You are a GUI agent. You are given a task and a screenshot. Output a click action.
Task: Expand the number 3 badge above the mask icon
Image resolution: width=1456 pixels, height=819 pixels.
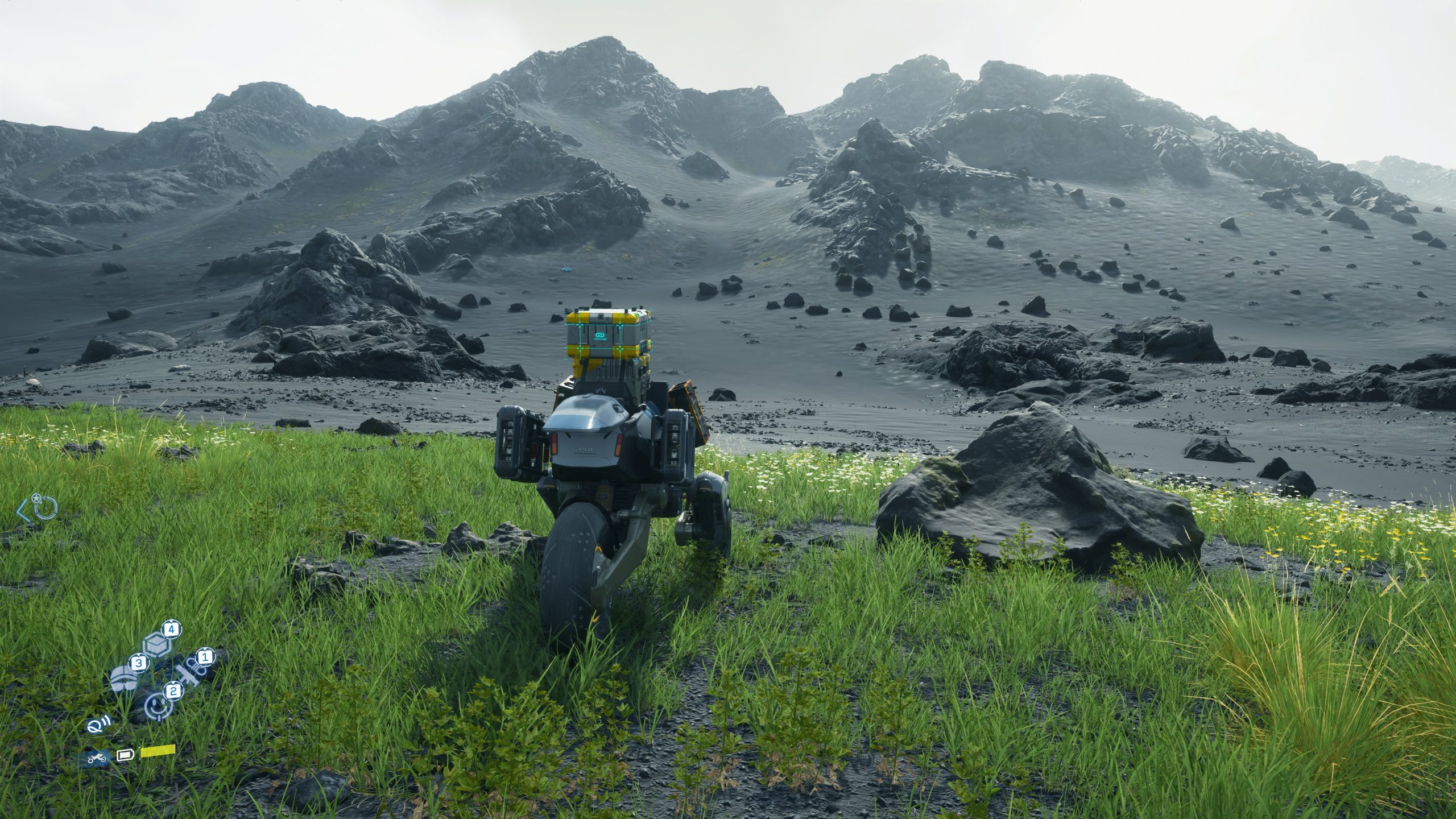click(x=140, y=663)
